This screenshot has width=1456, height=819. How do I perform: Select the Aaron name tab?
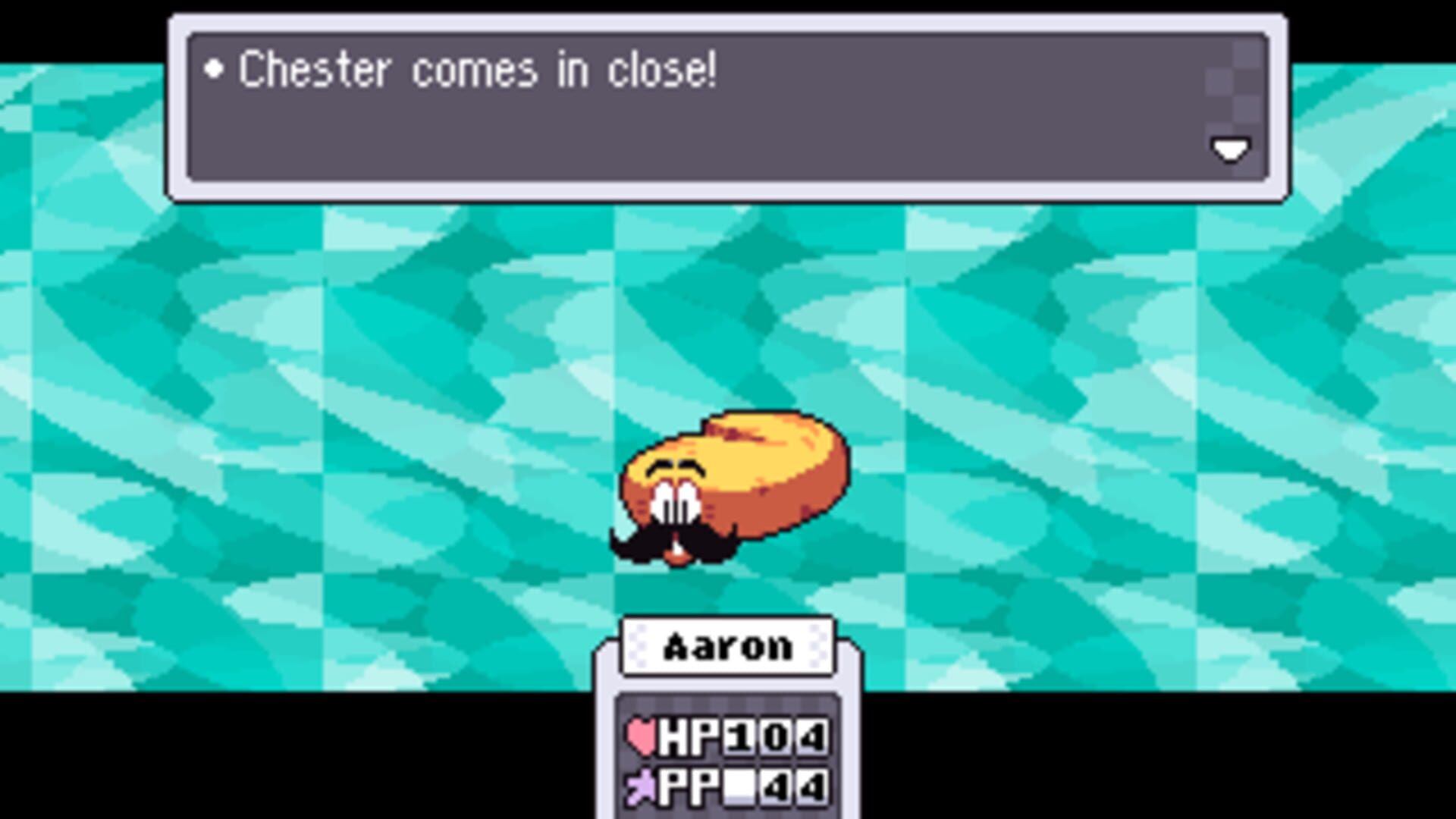tap(728, 645)
